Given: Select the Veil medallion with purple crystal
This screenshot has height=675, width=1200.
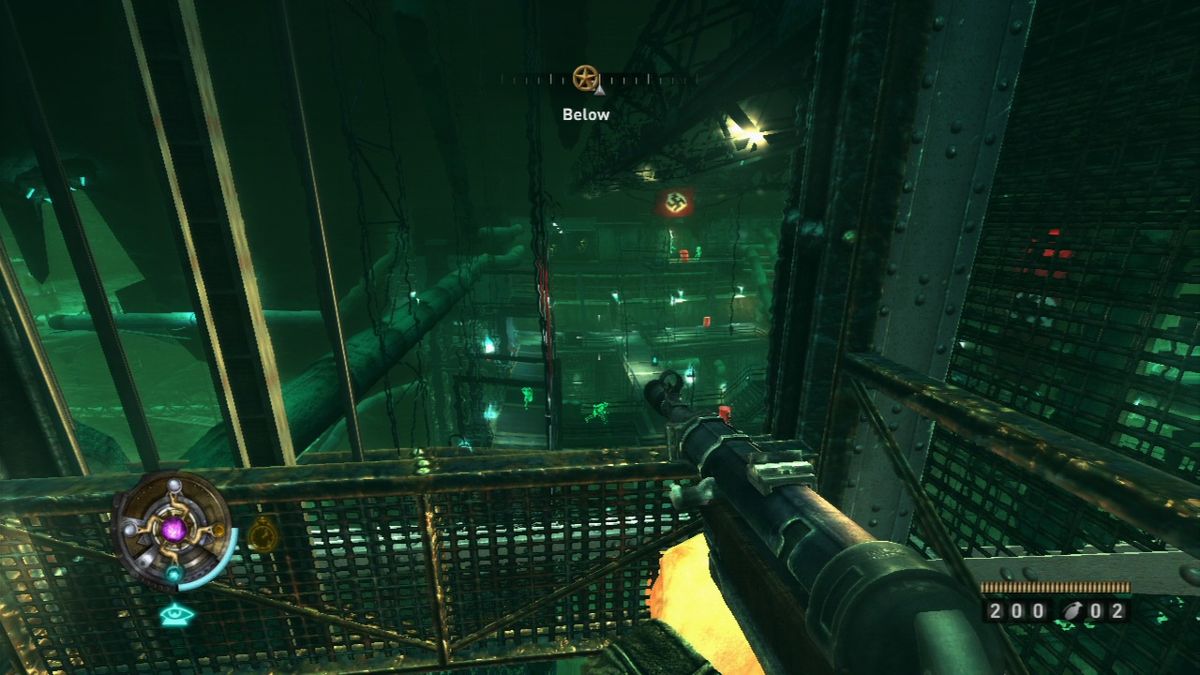Looking at the screenshot, I should (173, 528).
